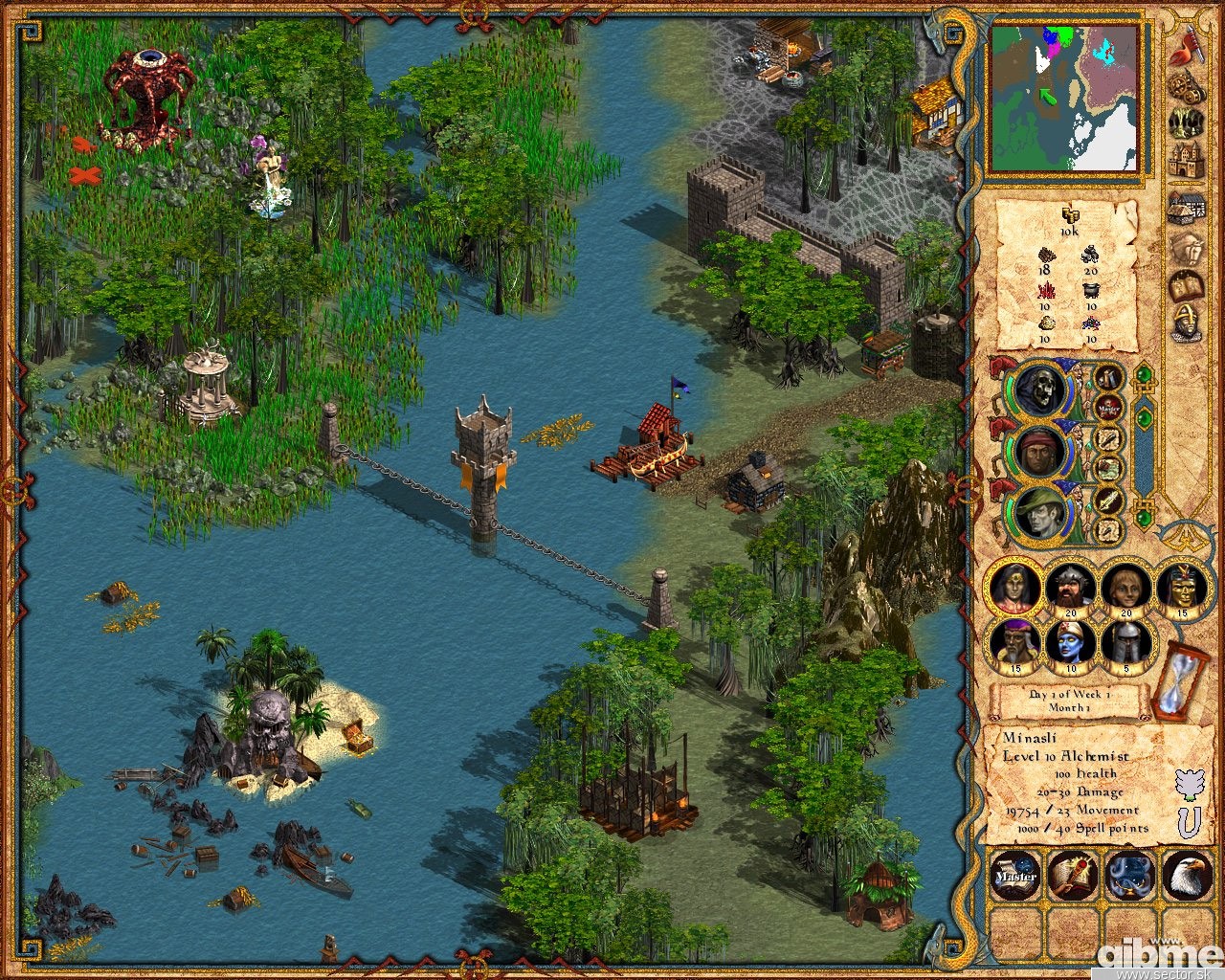Select the Master scroll skill icon
The image size is (1225, 980).
(x=1015, y=874)
